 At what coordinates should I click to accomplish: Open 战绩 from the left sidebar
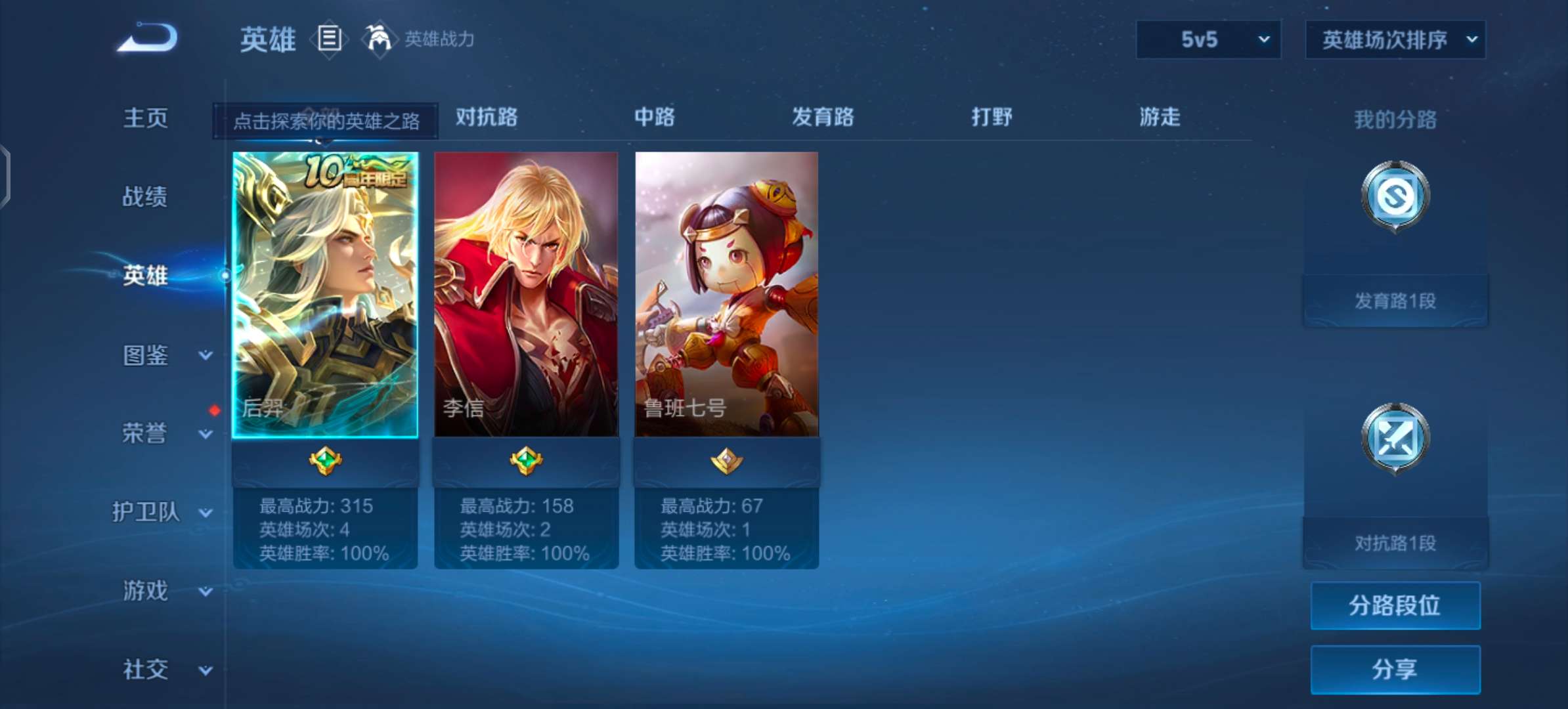click(146, 197)
